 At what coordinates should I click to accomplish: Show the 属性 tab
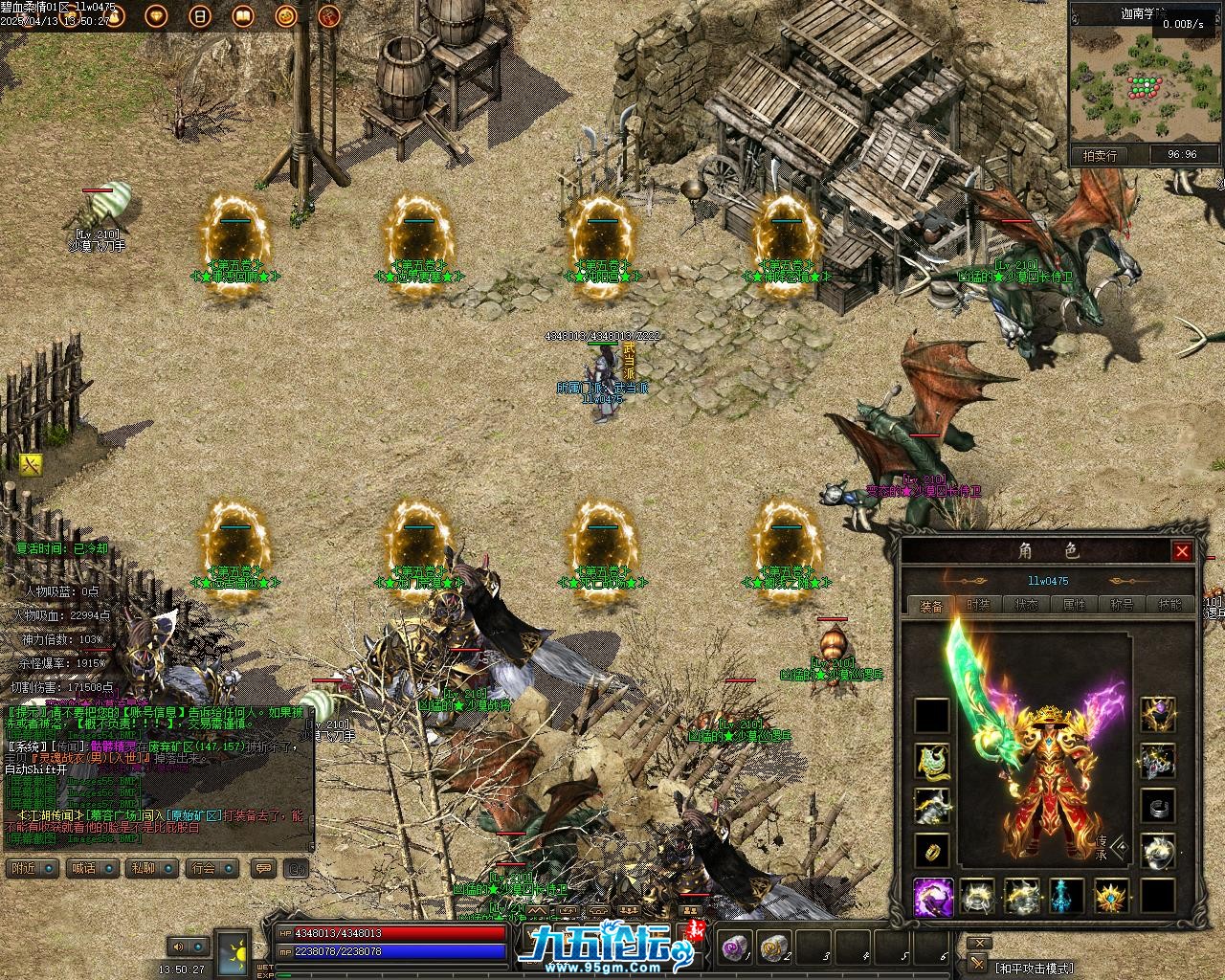[x=1074, y=605]
